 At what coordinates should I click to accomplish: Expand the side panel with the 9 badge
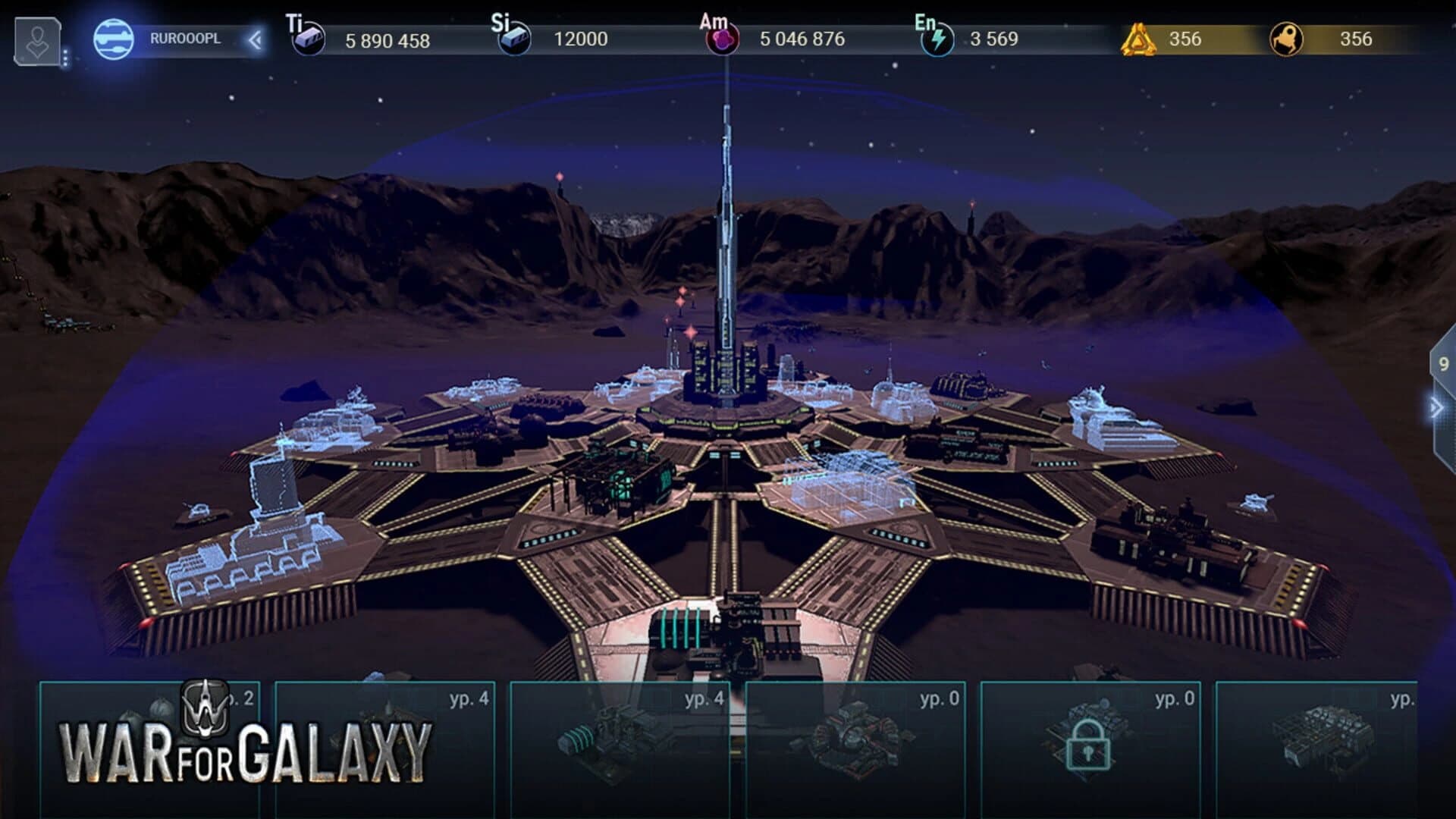click(x=1445, y=364)
